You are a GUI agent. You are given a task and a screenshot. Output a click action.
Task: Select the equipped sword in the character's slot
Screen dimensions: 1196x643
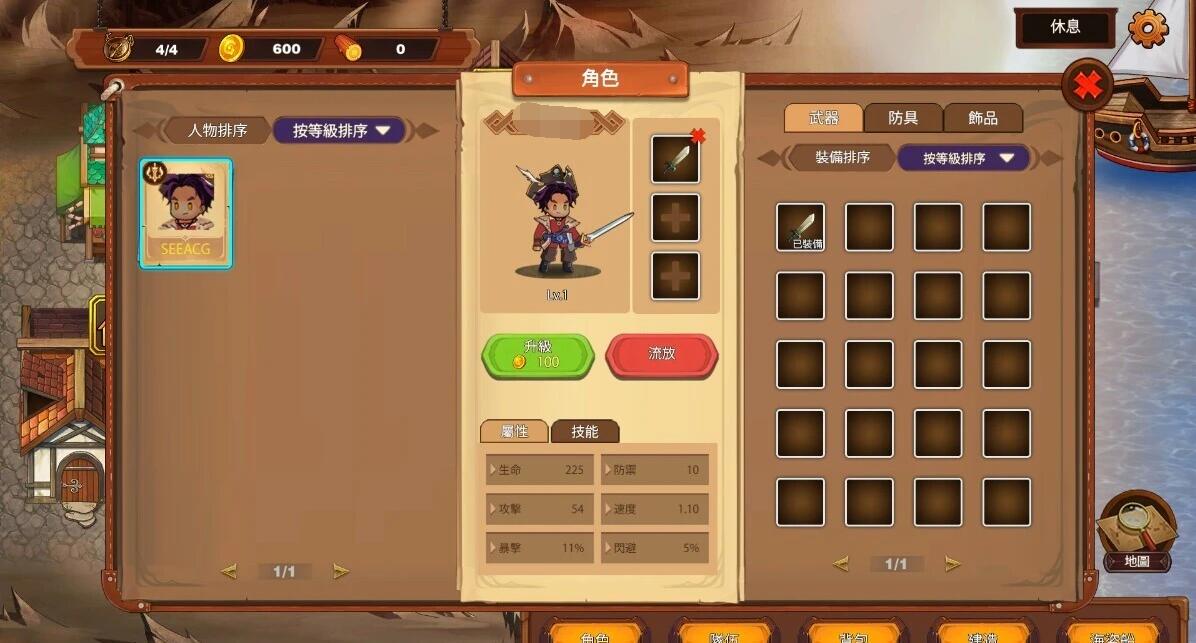(675, 160)
